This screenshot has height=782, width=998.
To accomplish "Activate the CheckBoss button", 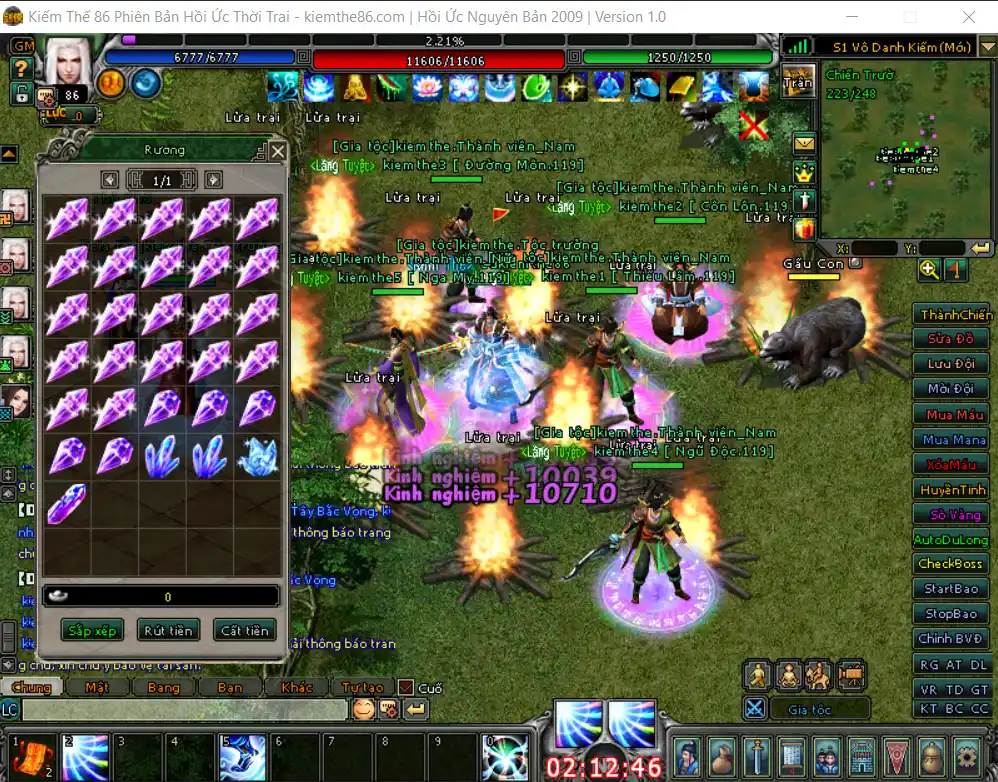I will (950, 564).
